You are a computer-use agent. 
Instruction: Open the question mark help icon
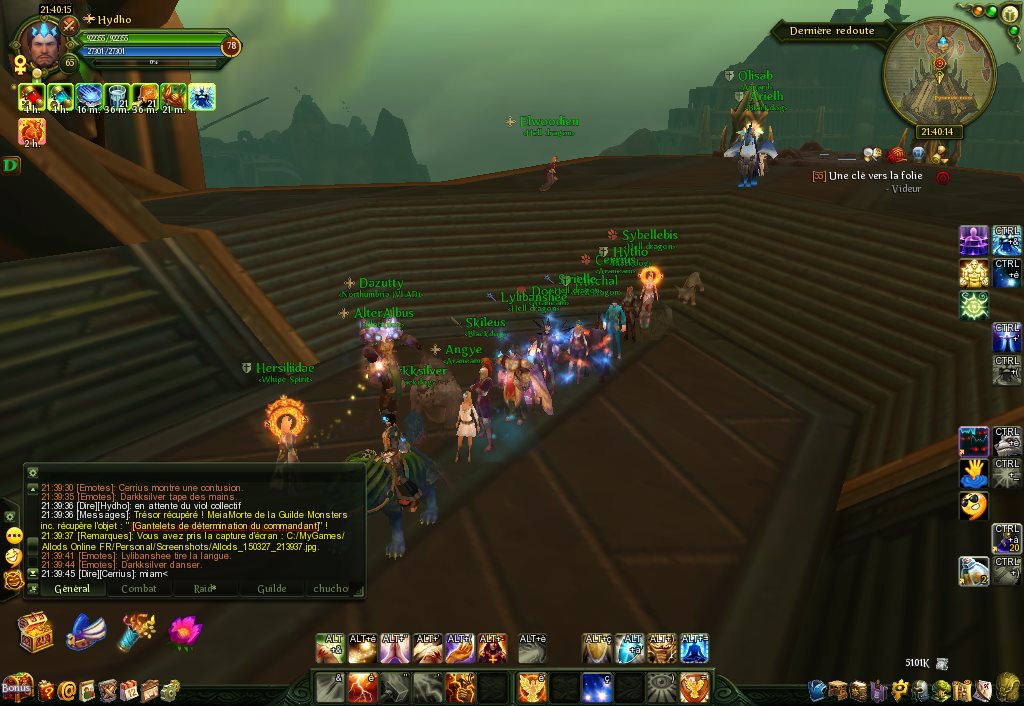46,690
